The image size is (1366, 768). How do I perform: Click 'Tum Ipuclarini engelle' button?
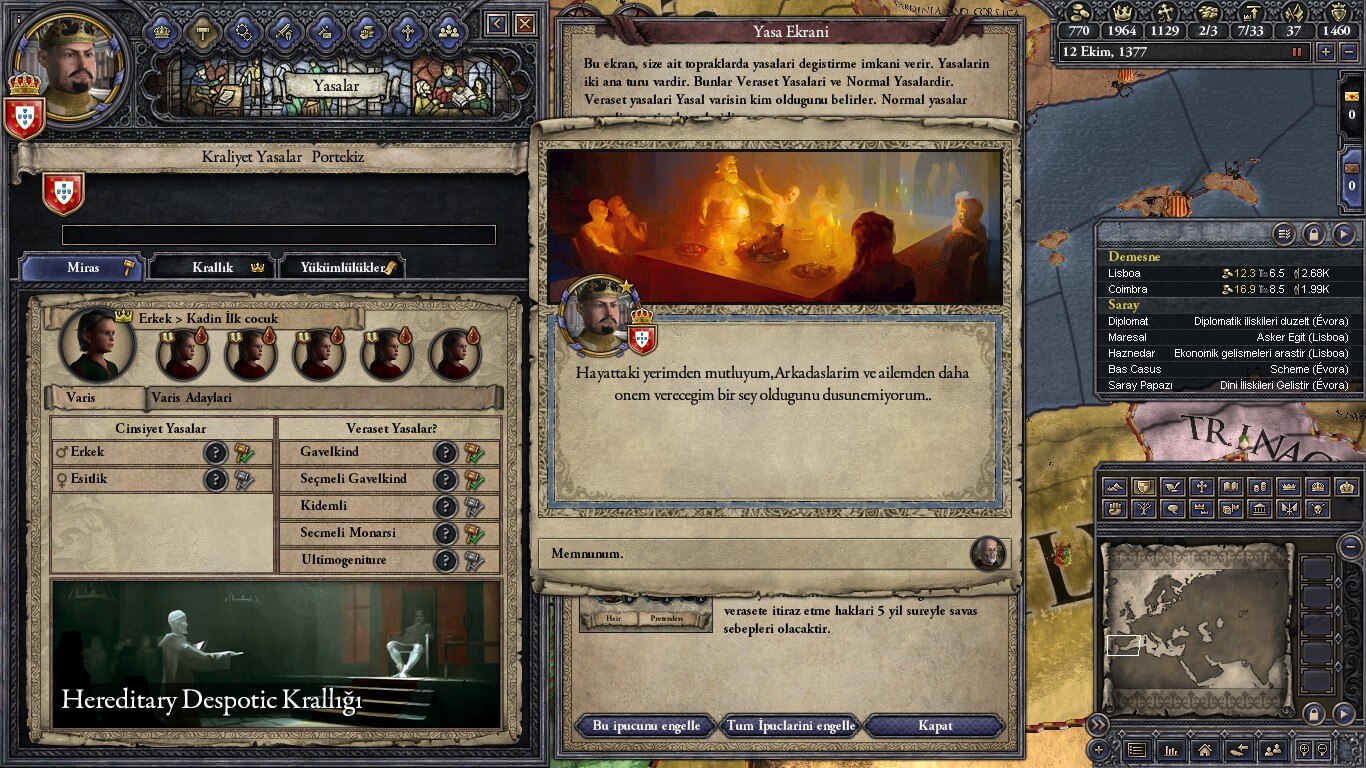click(790, 726)
